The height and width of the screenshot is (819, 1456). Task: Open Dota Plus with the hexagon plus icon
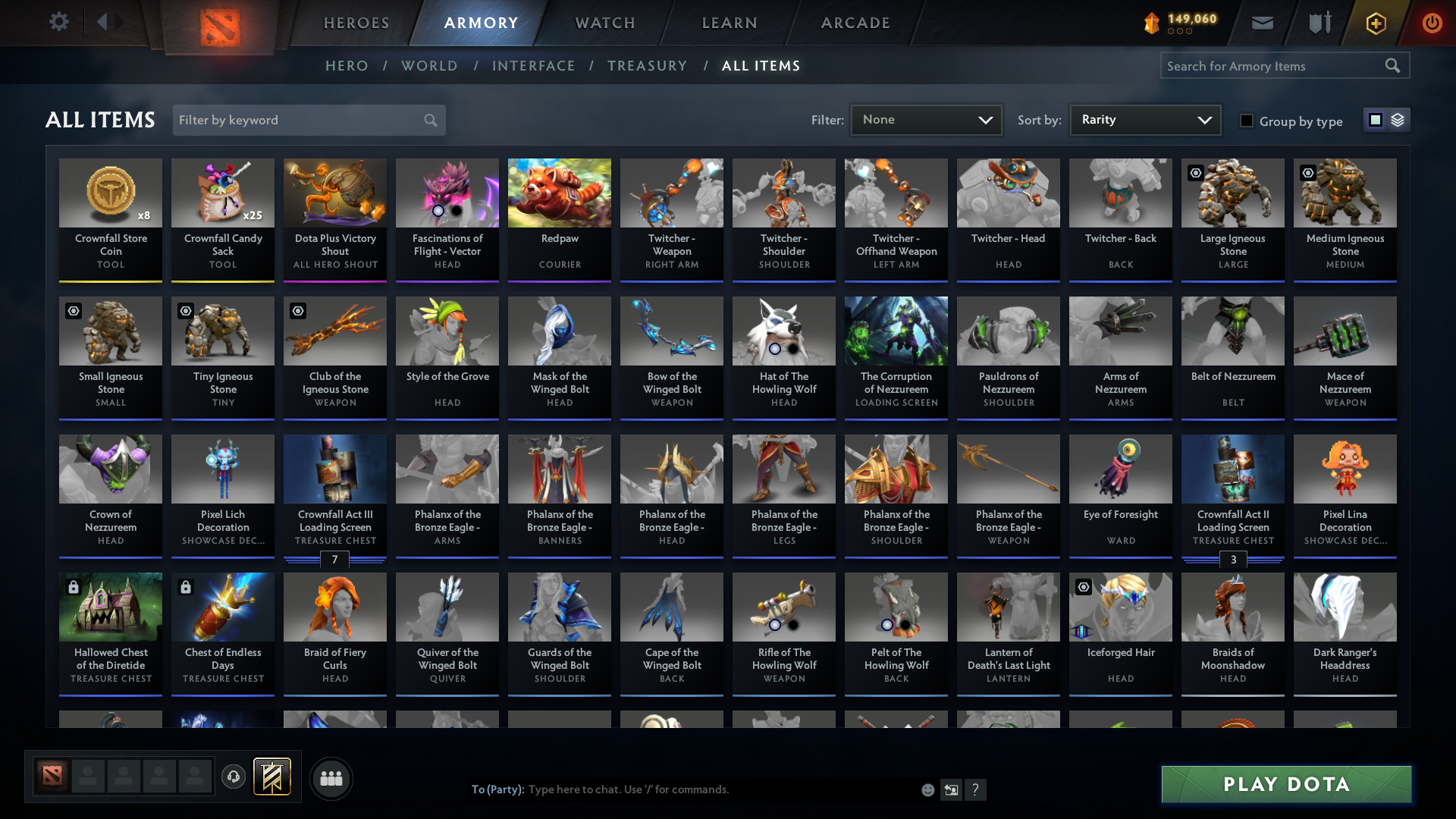point(1375,23)
